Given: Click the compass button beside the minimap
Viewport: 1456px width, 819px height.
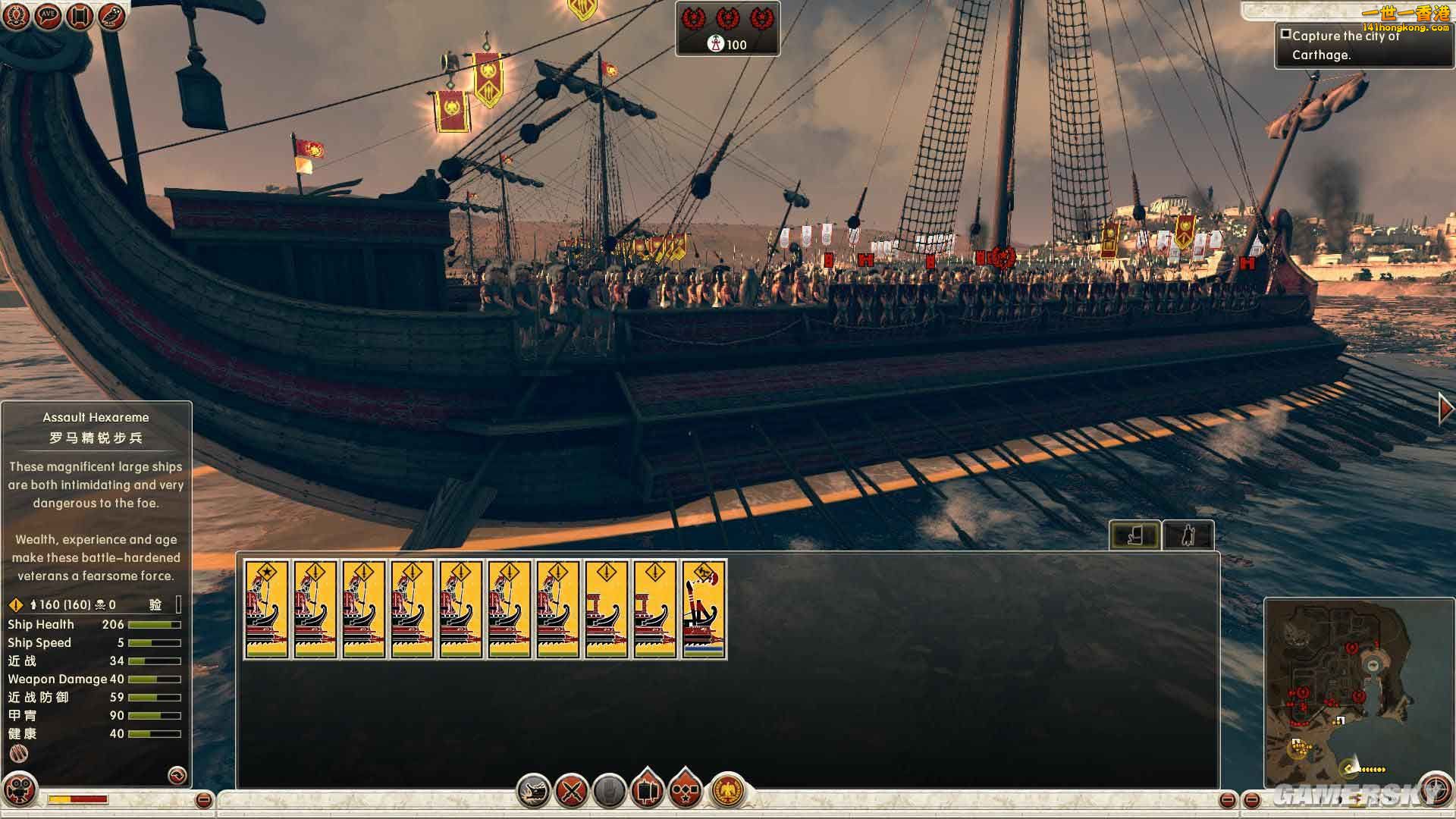Looking at the screenshot, I should point(1434,789).
